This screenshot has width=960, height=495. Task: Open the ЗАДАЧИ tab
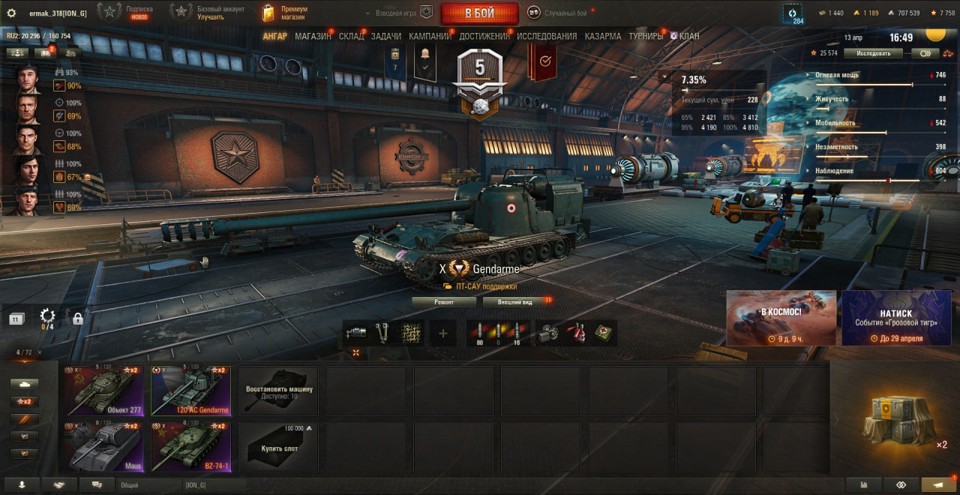click(x=386, y=36)
